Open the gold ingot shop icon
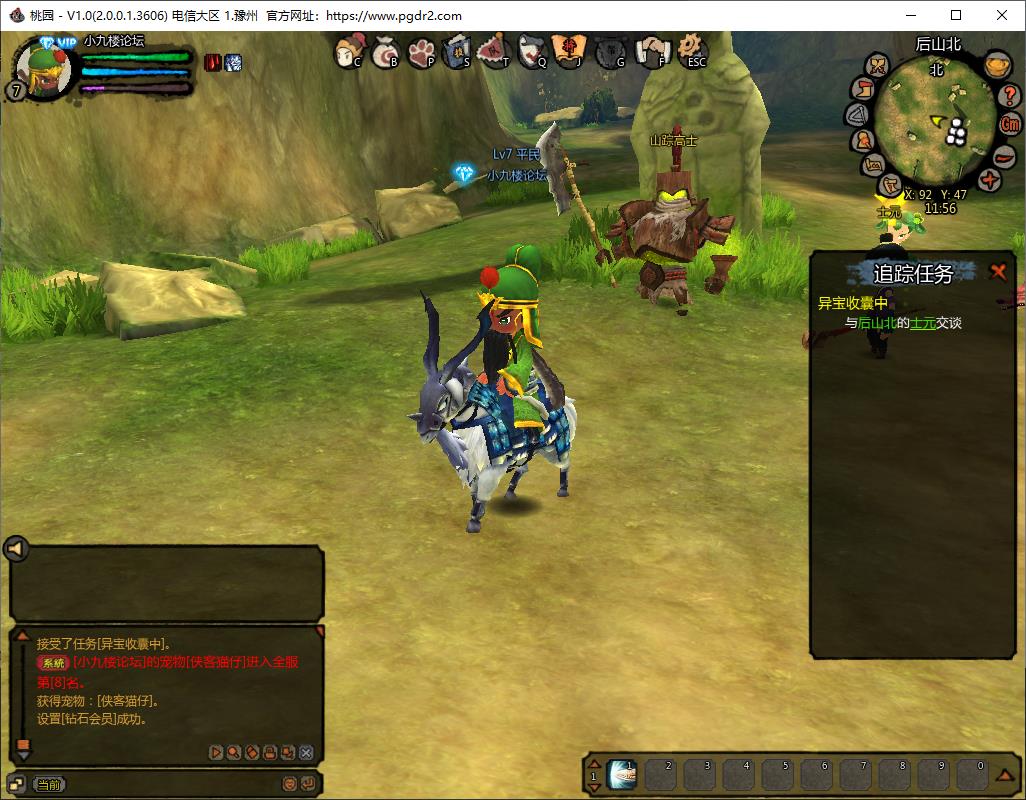Viewport: 1026px width, 800px height. (x=996, y=66)
